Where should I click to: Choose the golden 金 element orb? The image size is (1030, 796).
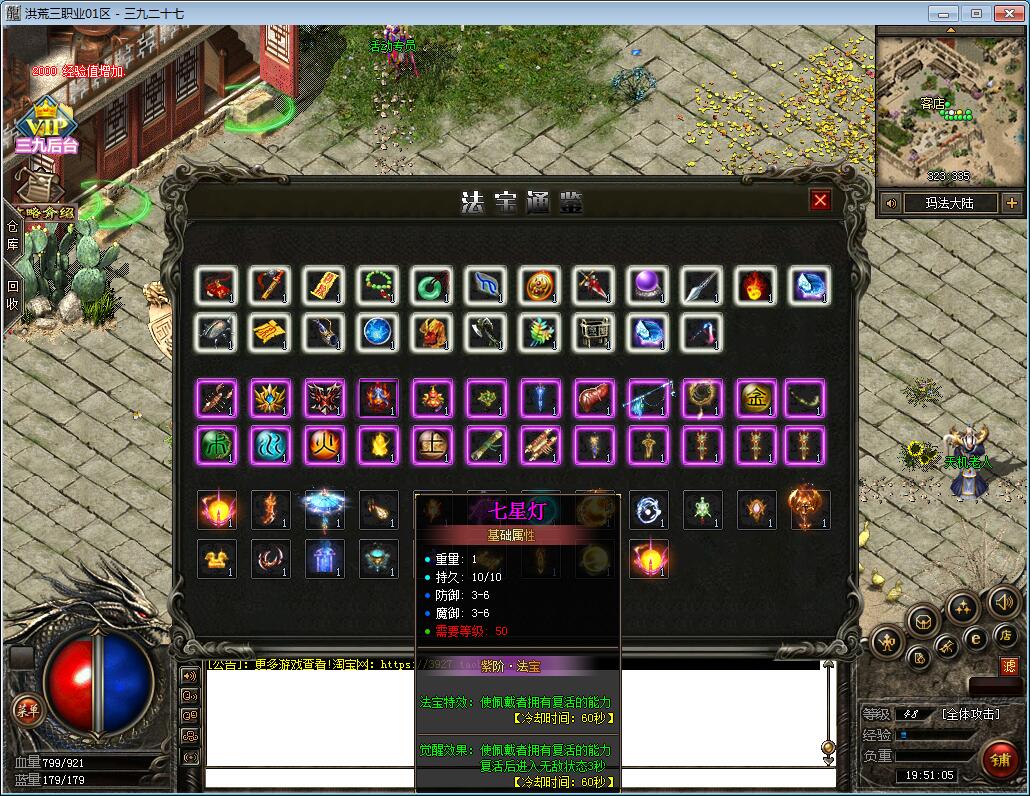tap(756, 398)
